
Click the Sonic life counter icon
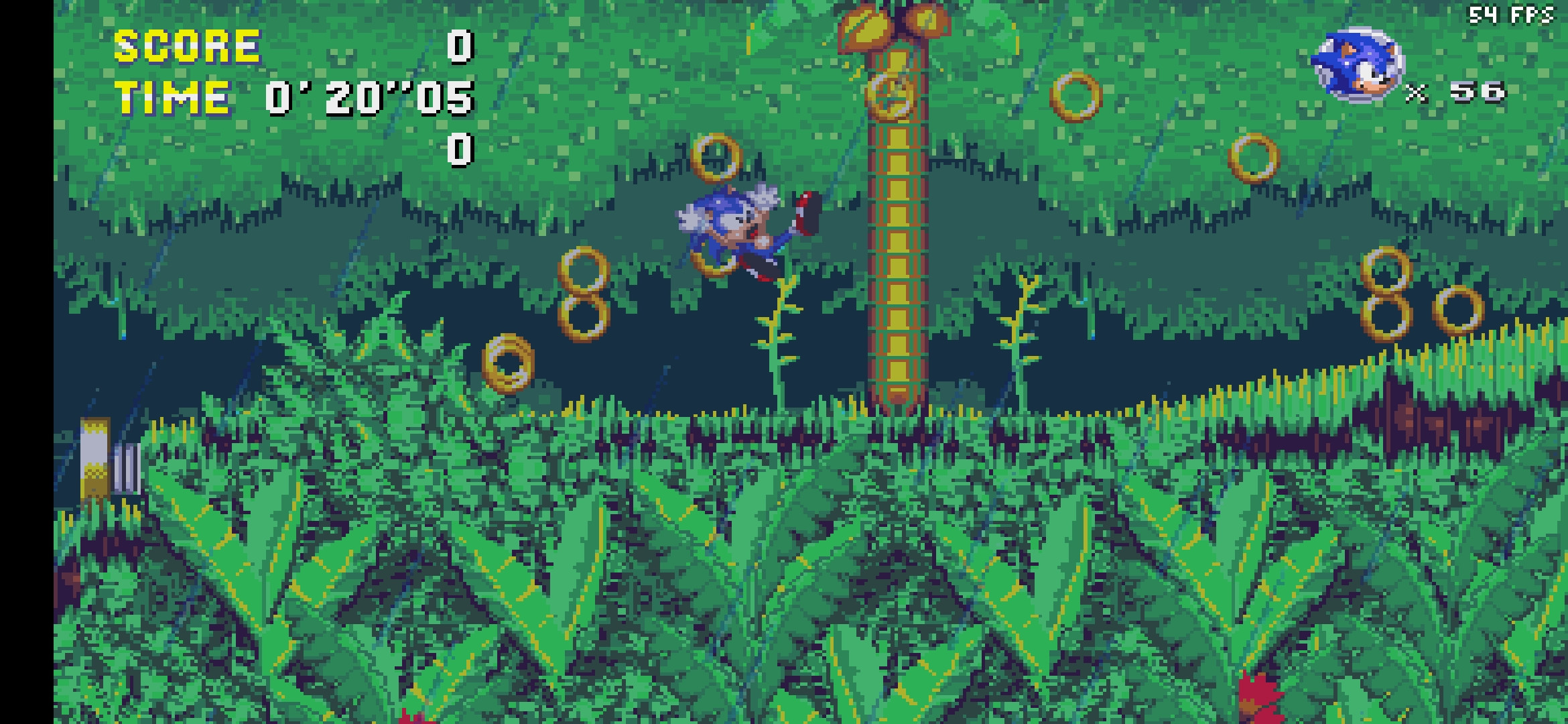coord(1357,60)
